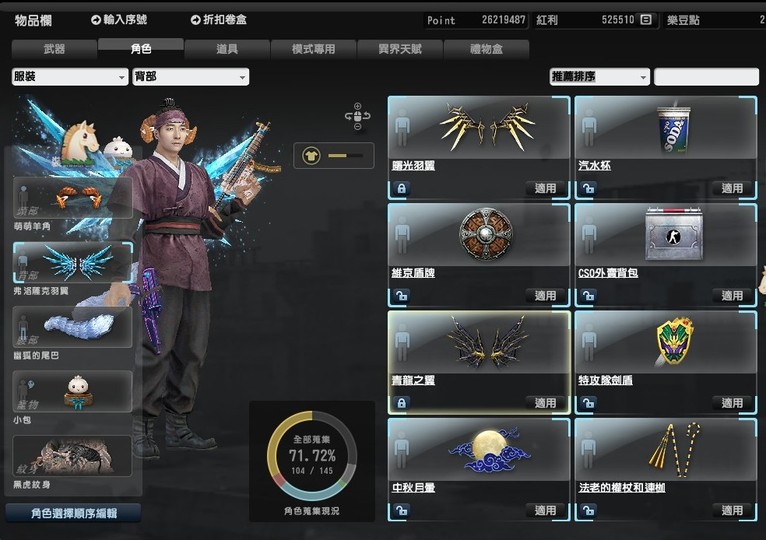Open the 道具 tab
The width and height of the screenshot is (766, 540).
click(x=227, y=48)
